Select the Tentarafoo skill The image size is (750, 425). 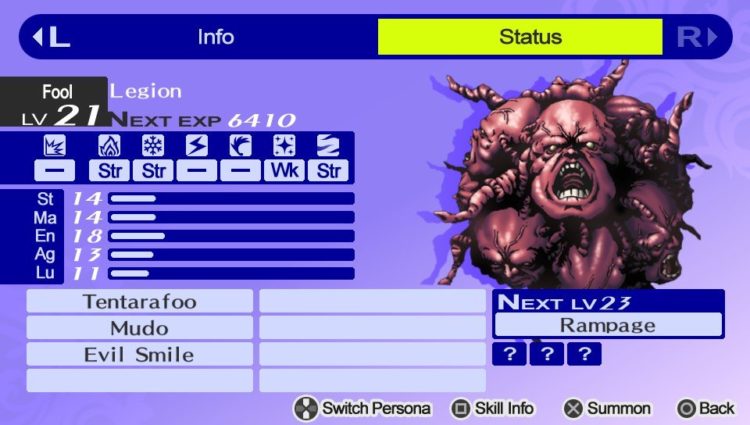(x=139, y=301)
